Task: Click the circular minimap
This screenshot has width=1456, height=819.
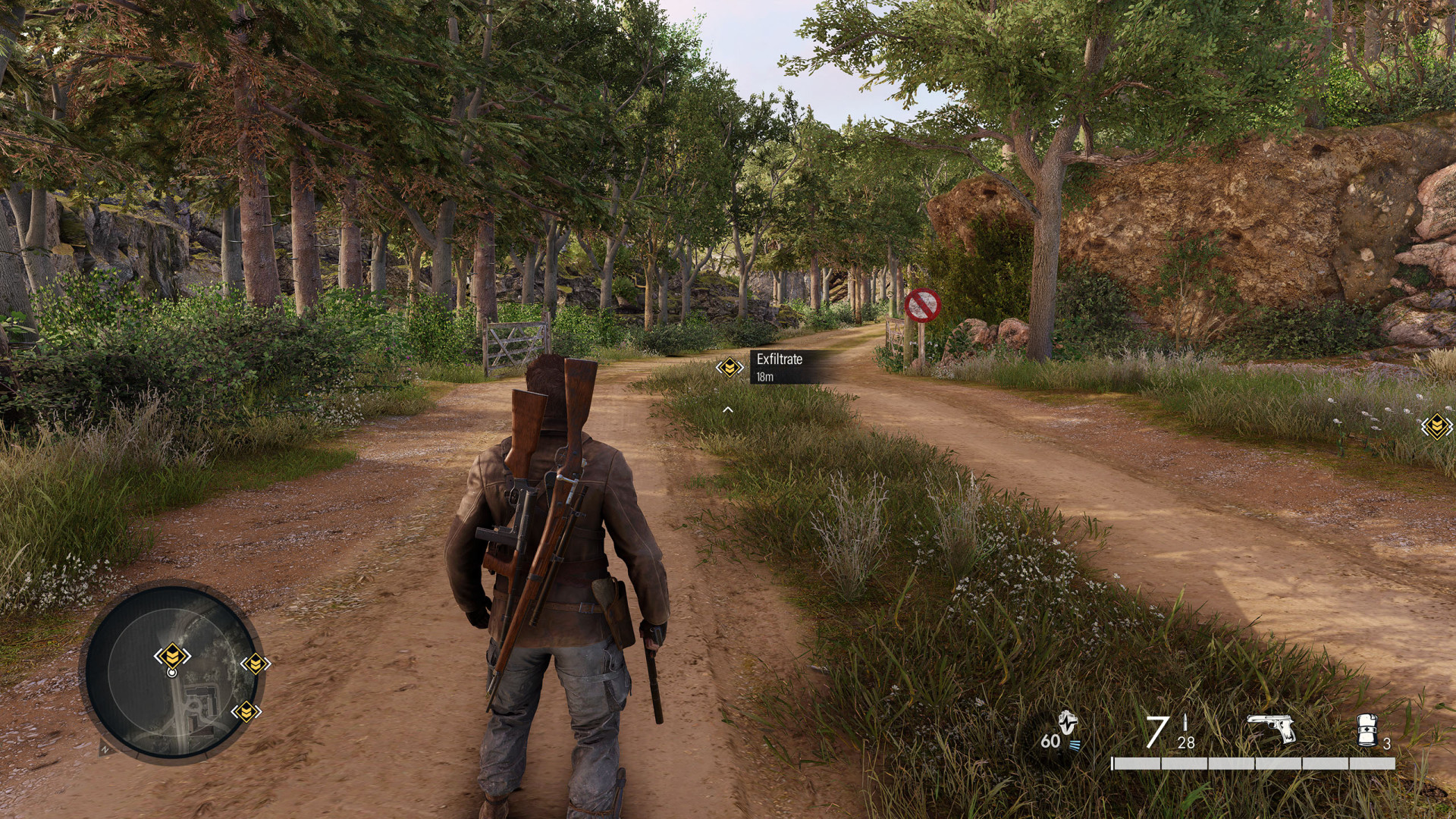Action: (171, 670)
